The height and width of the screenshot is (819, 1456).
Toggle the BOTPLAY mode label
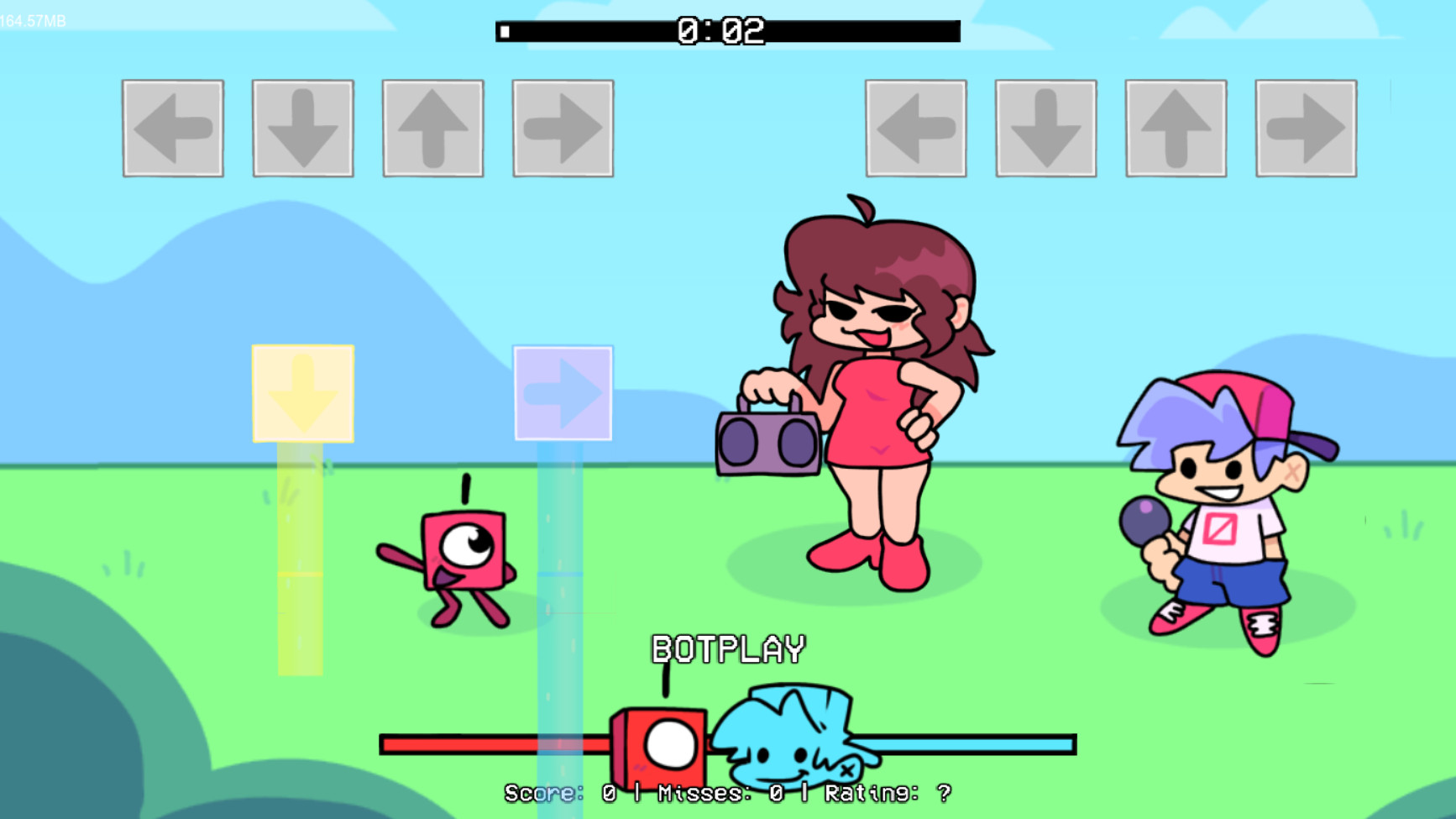[729, 648]
